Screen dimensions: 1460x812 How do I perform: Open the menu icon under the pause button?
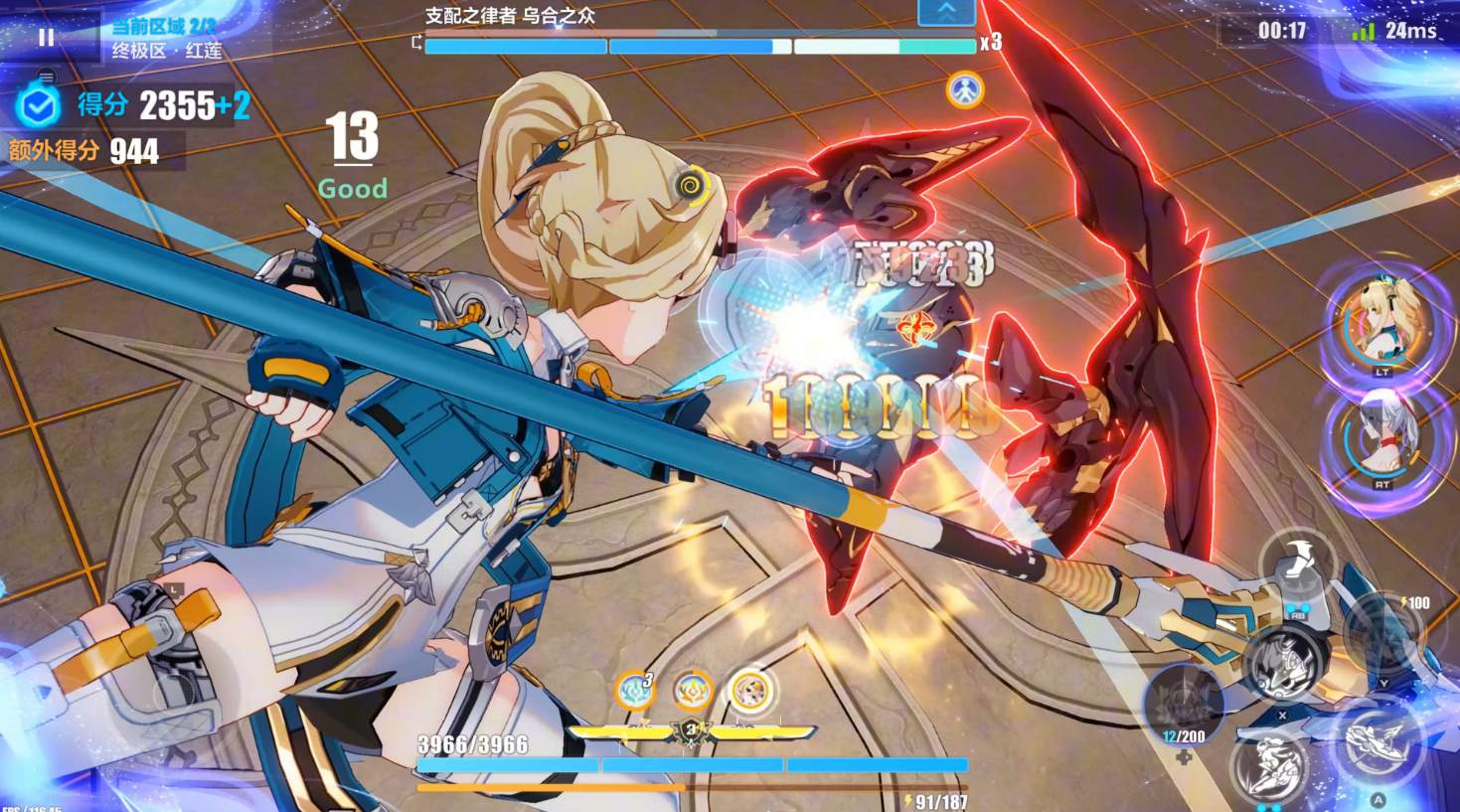pyautogui.click(x=46, y=77)
